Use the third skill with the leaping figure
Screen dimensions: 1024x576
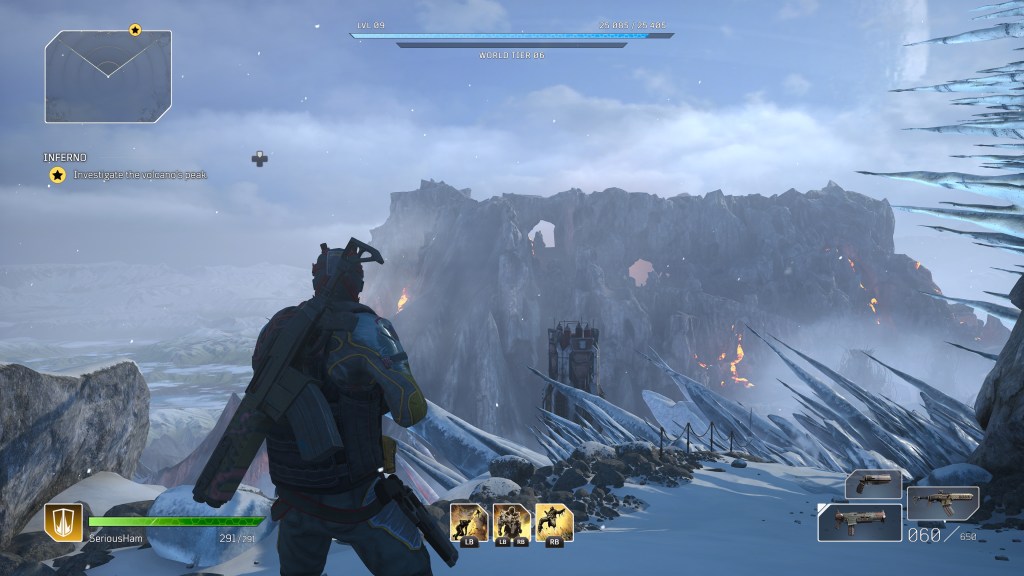click(554, 522)
